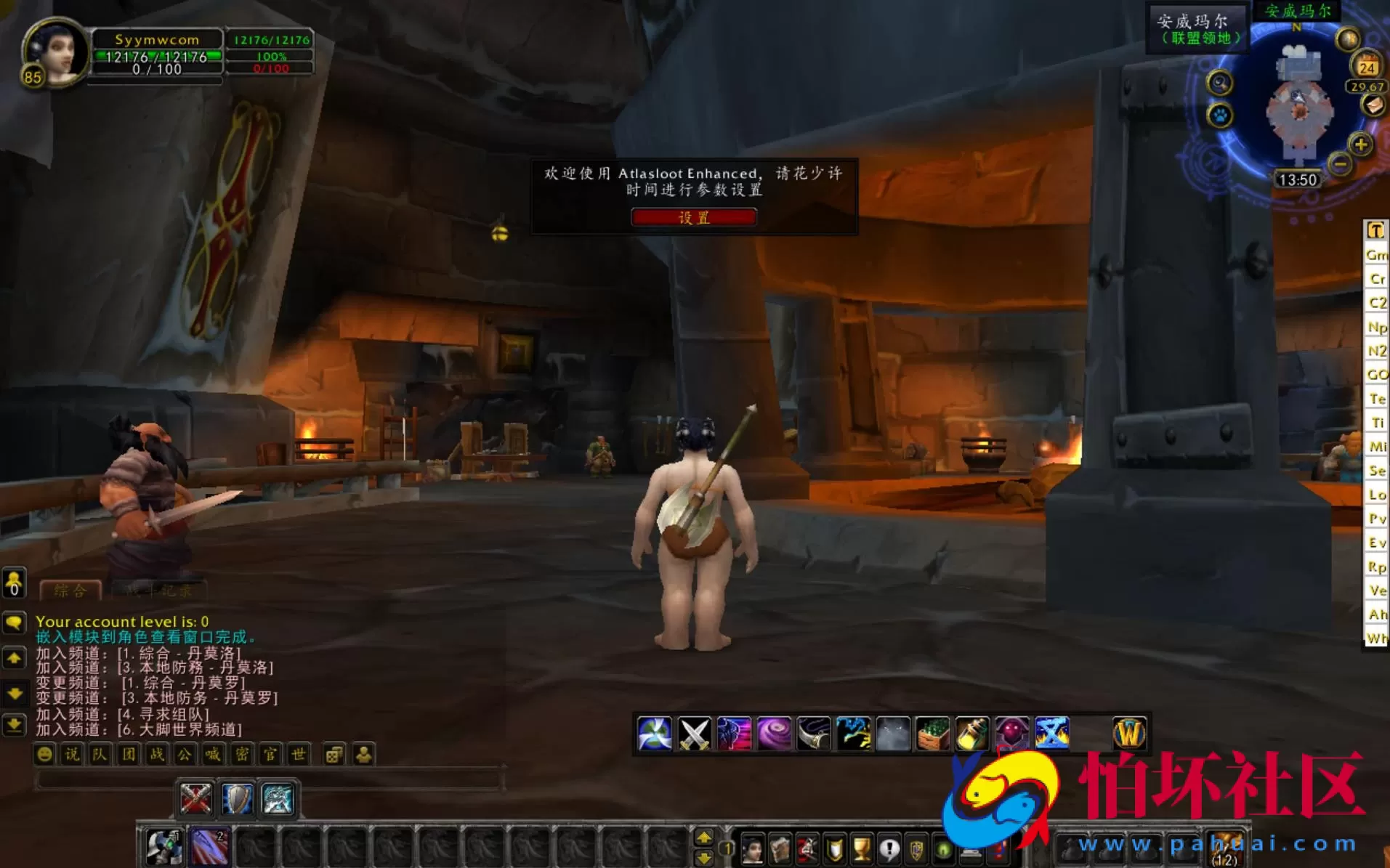Screen dimensions: 1390x868
Task: Click the 设置 button in the AtlasLoot dialog
Action: pos(692,217)
